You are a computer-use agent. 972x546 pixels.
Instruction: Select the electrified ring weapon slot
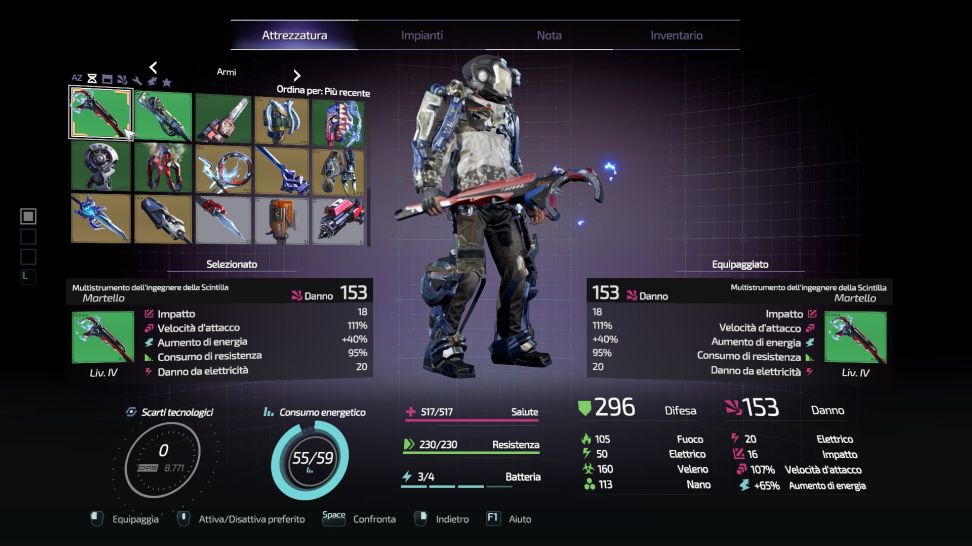point(223,169)
